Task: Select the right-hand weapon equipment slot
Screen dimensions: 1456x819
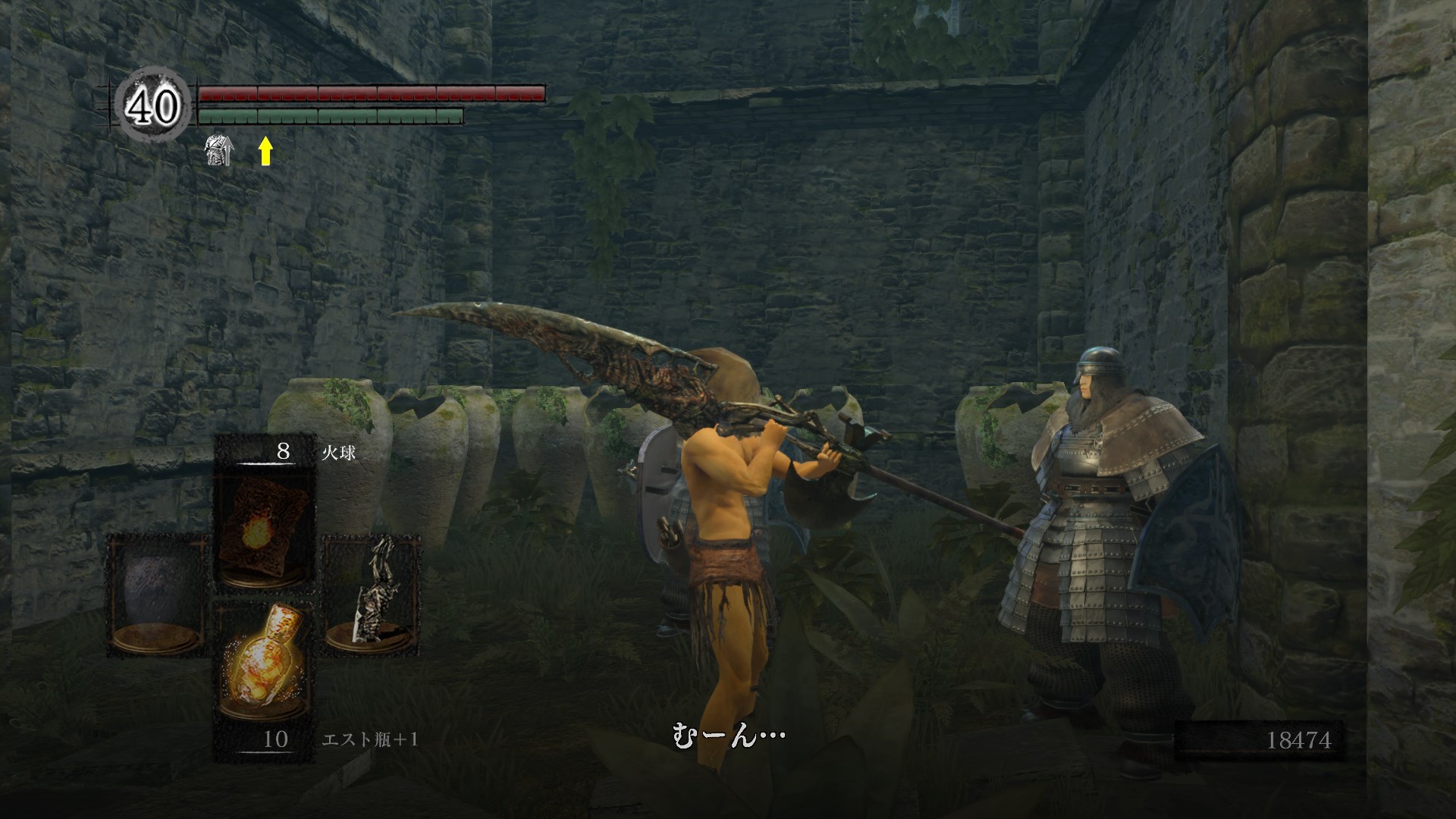Action: [x=372, y=595]
